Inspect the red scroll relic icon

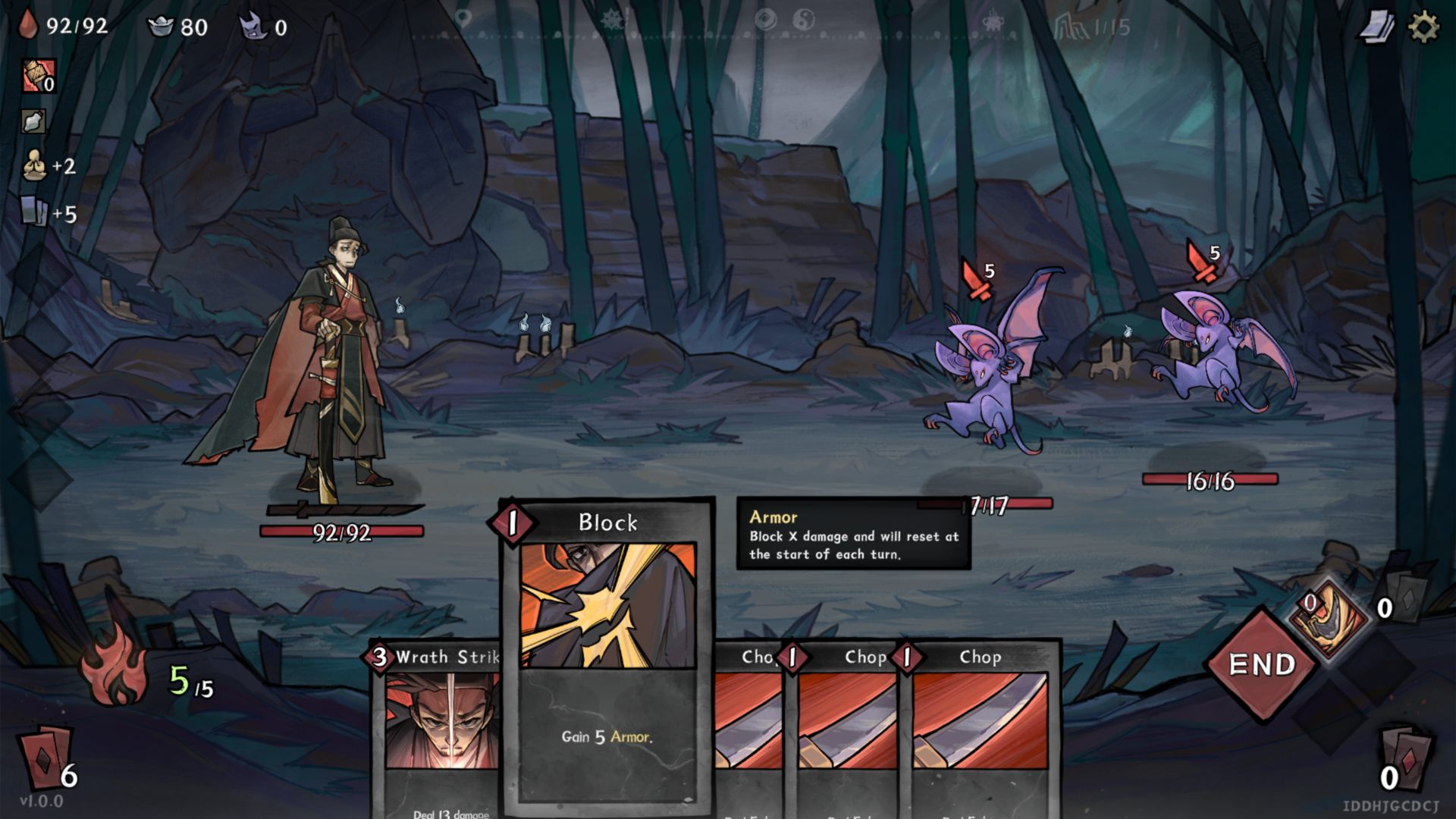(x=37, y=76)
